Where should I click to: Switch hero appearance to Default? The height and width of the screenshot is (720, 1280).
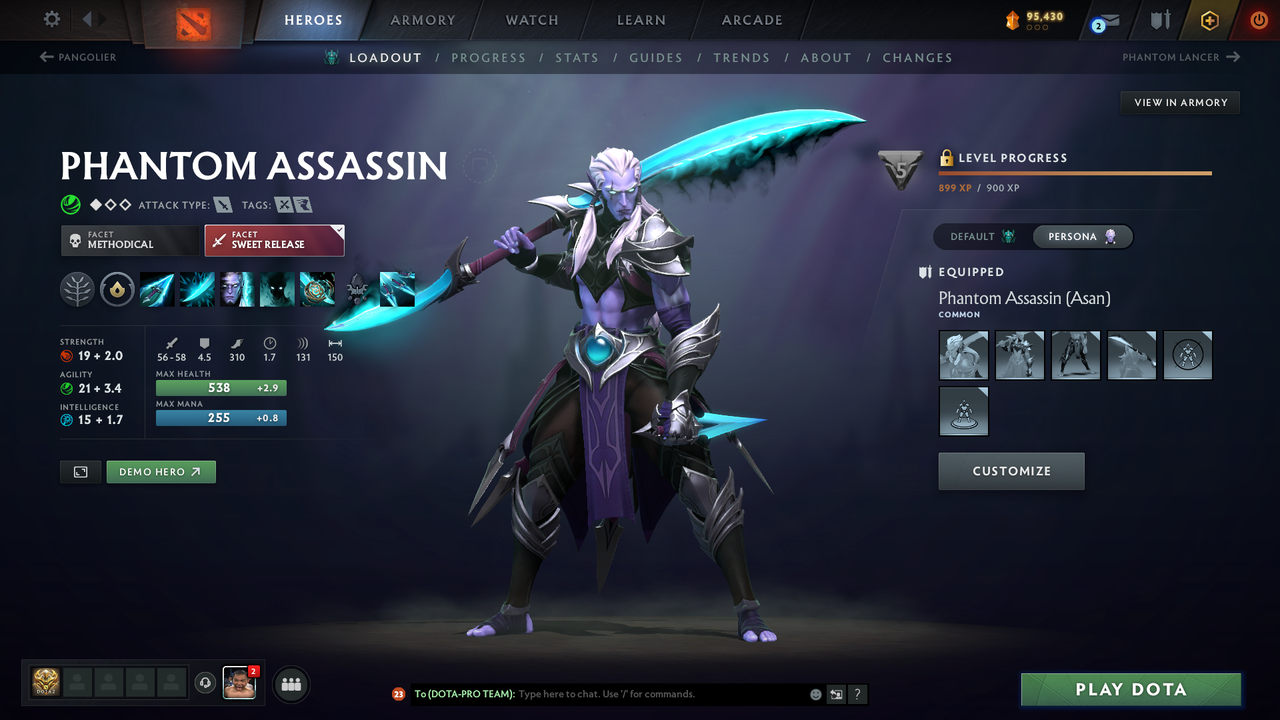click(978, 236)
